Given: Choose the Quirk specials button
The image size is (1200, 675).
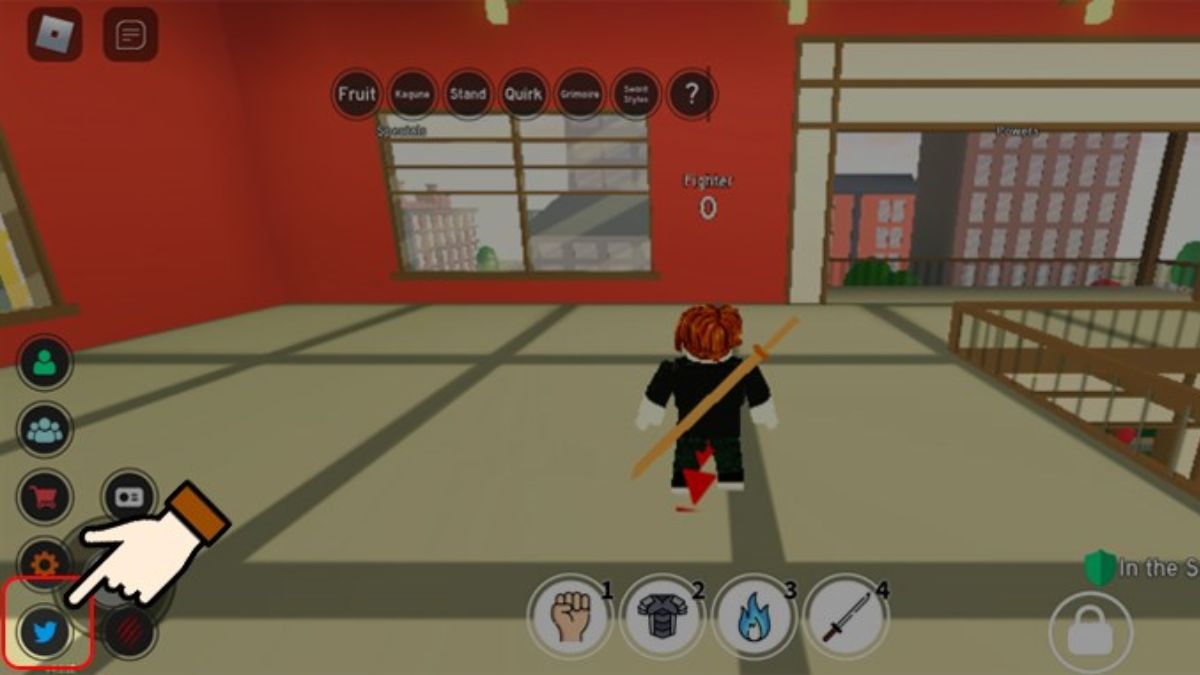Looking at the screenshot, I should (523, 95).
